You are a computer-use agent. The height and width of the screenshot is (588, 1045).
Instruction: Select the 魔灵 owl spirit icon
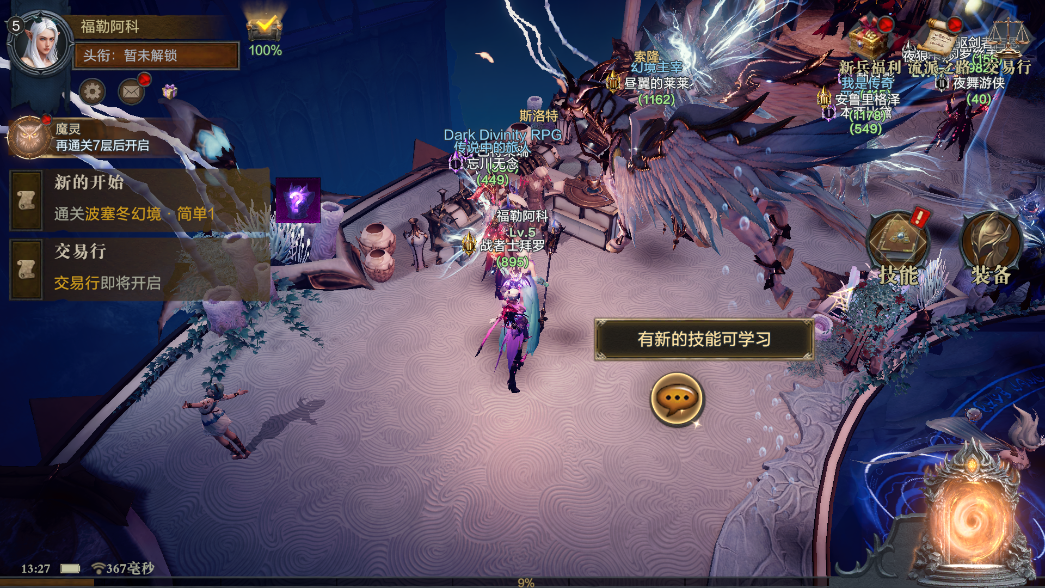pos(28,137)
